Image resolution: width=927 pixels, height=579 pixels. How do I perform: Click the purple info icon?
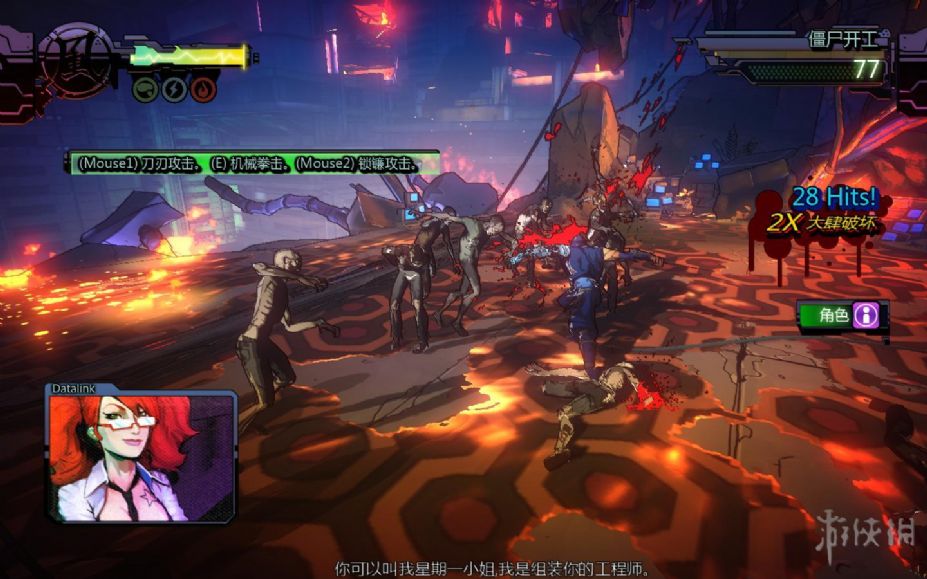[x=865, y=316]
